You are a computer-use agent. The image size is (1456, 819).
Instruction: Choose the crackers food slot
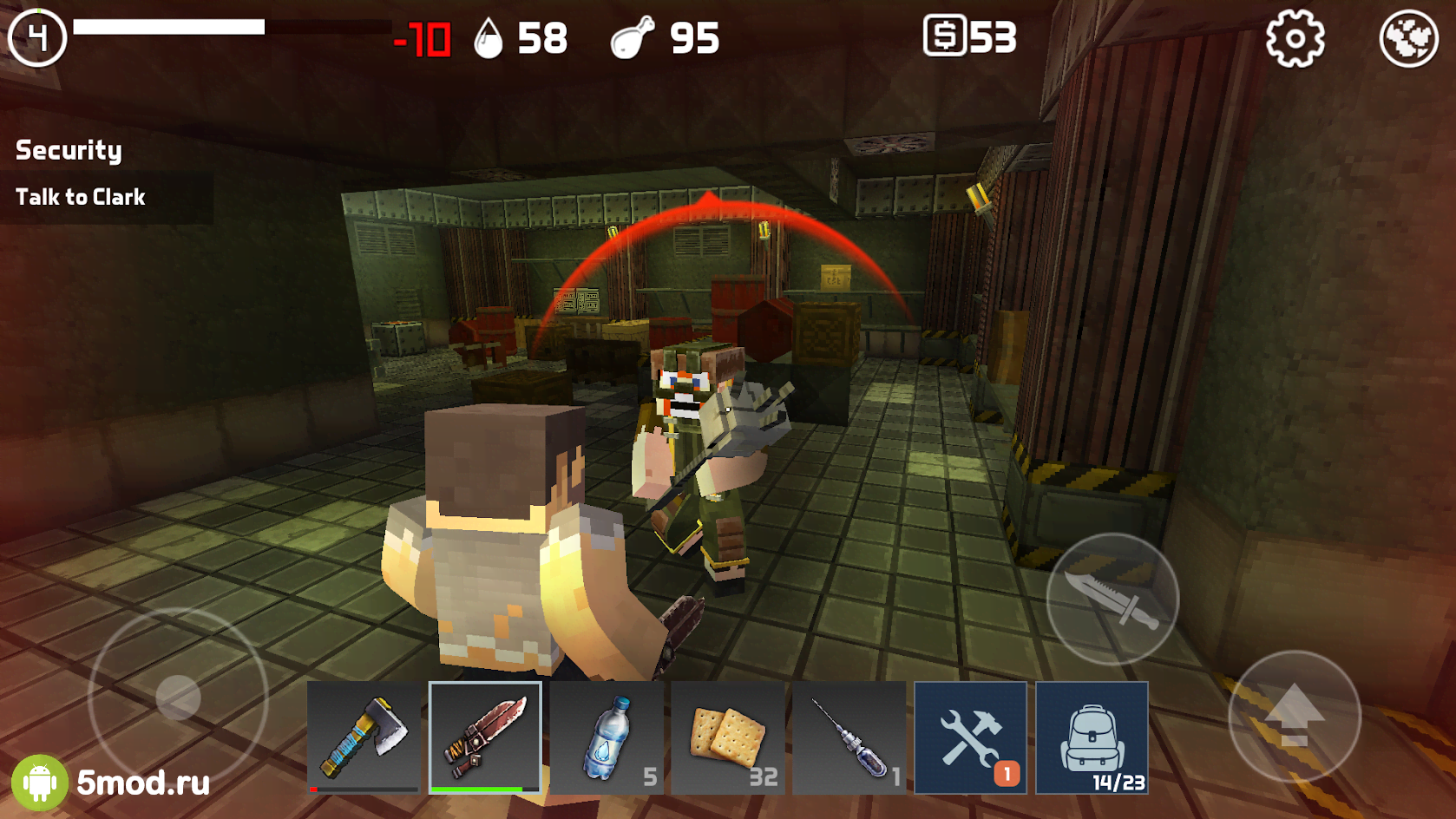point(728,737)
